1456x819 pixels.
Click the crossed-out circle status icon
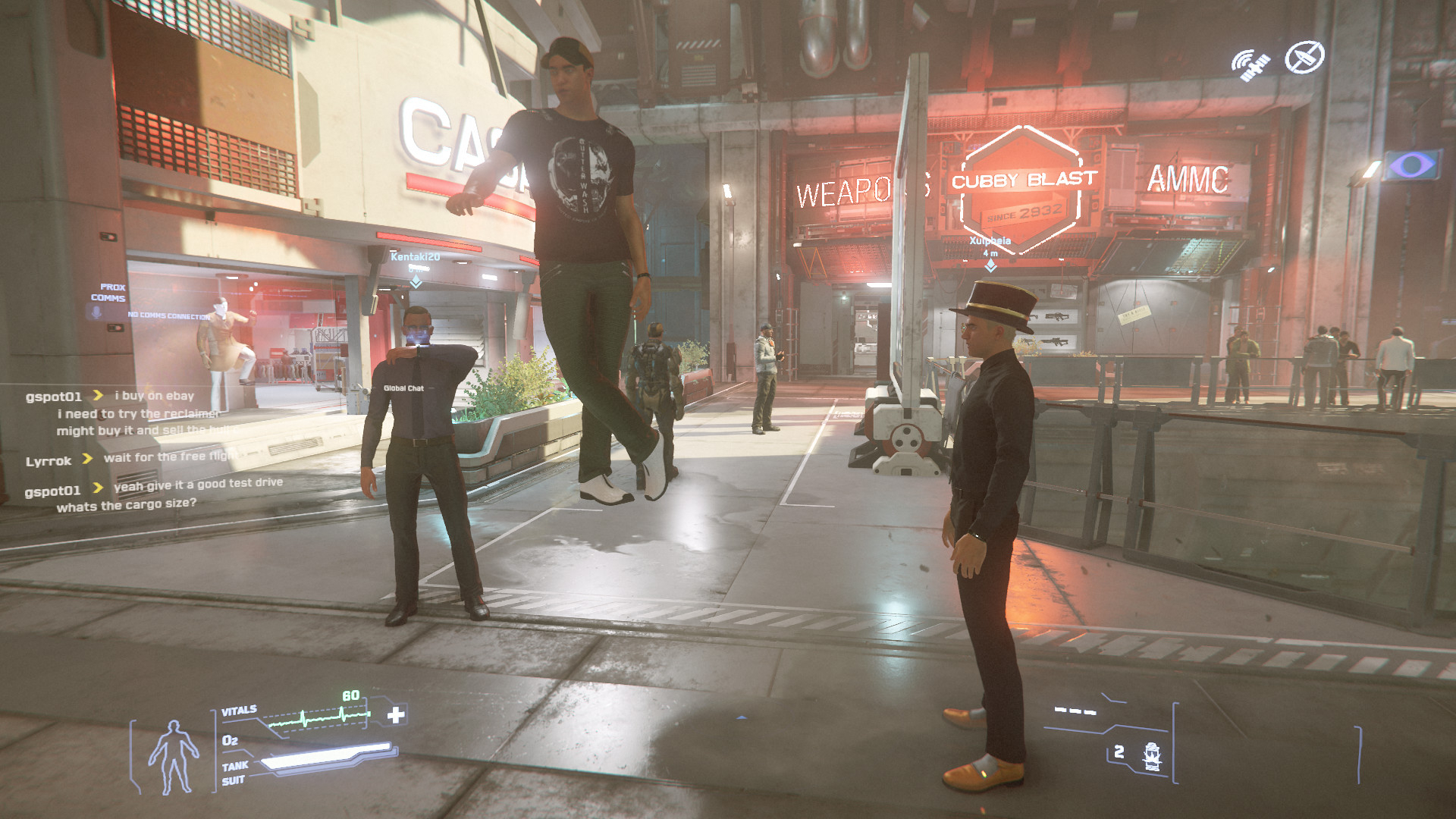pyautogui.click(x=1304, y=57)
